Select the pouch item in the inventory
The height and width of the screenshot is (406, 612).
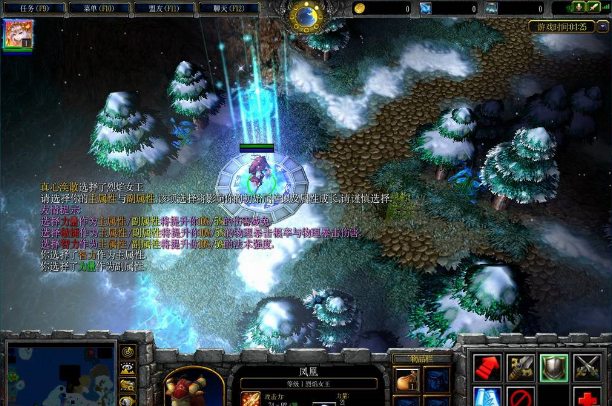(x=406, y=381)
